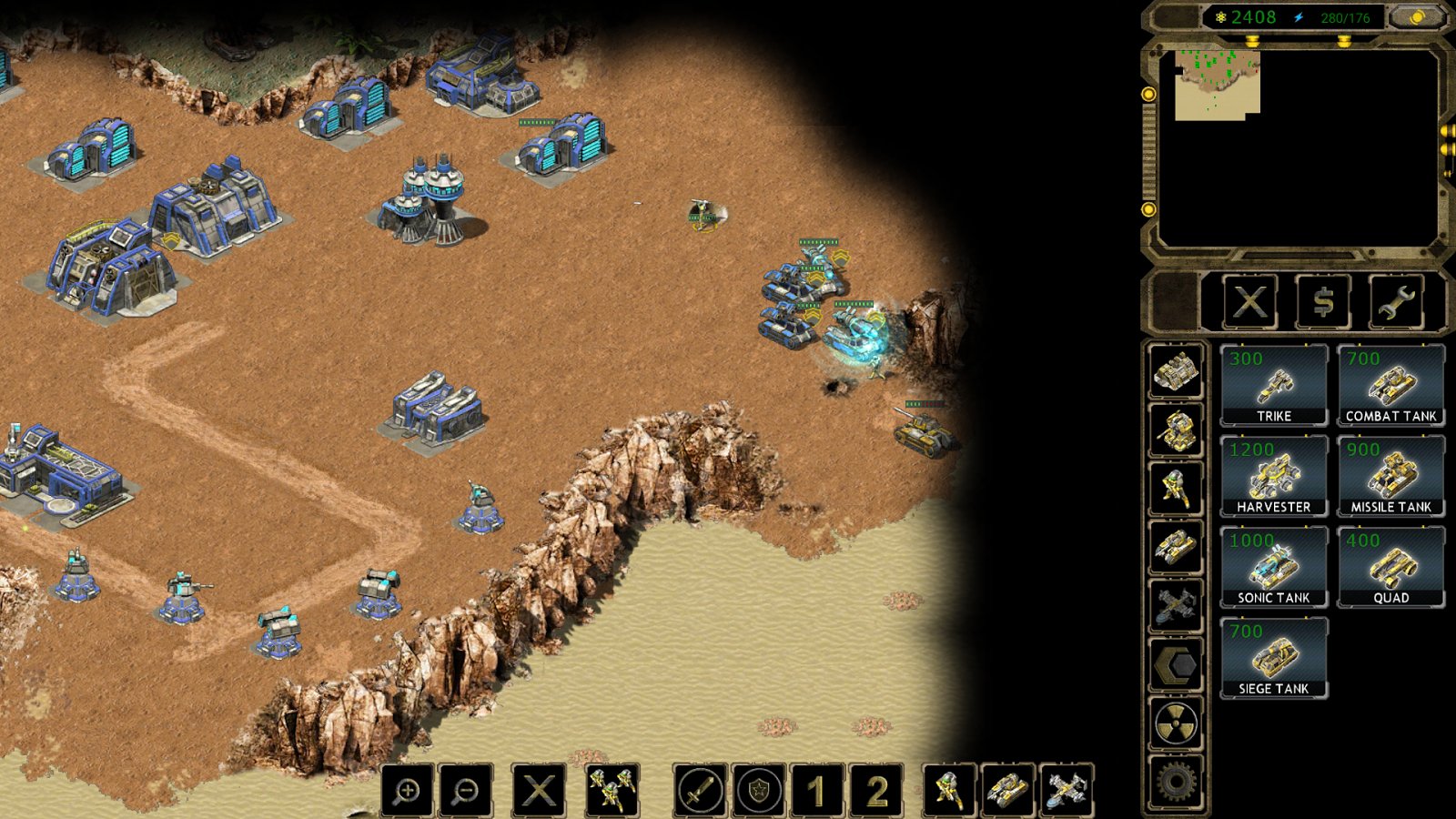Zoom in with the magnifier plus button
This screenshot has height=819, width=1456.
pyautogui.click(x=408, y=790)
